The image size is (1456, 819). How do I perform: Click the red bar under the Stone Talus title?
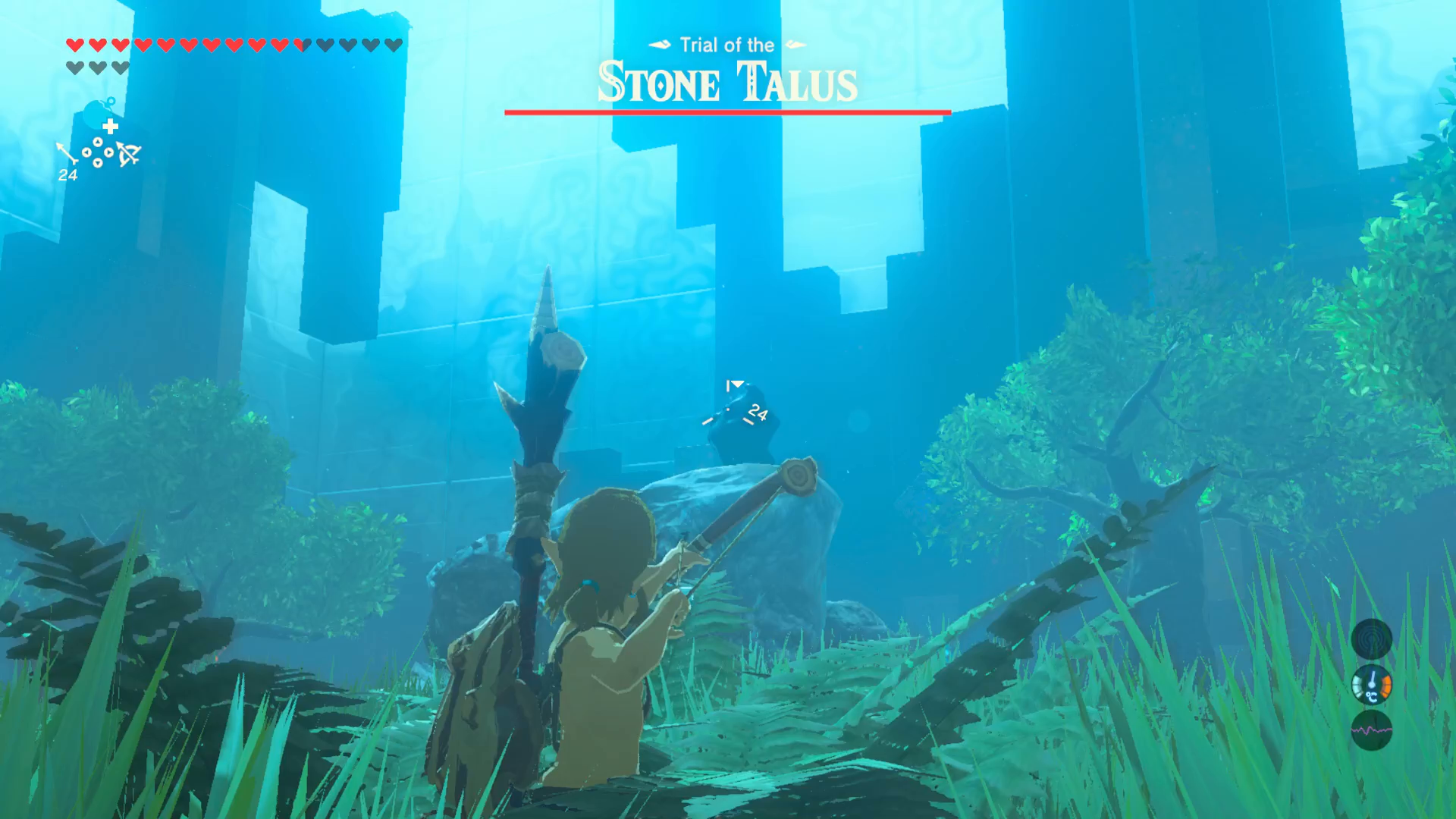726,113
